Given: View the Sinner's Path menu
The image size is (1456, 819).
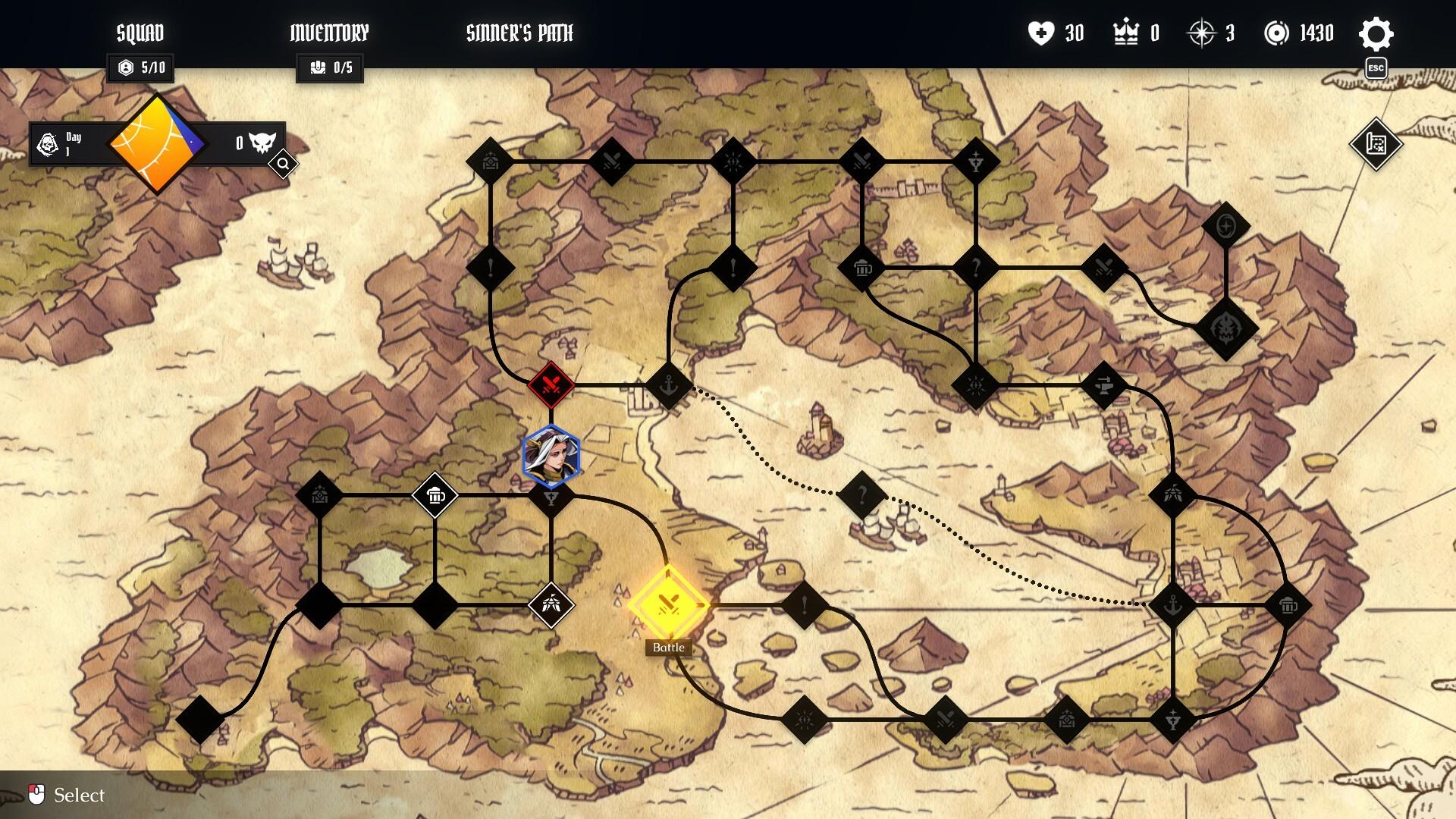Looking at the screenshot, I should click(x=519, y=33).
